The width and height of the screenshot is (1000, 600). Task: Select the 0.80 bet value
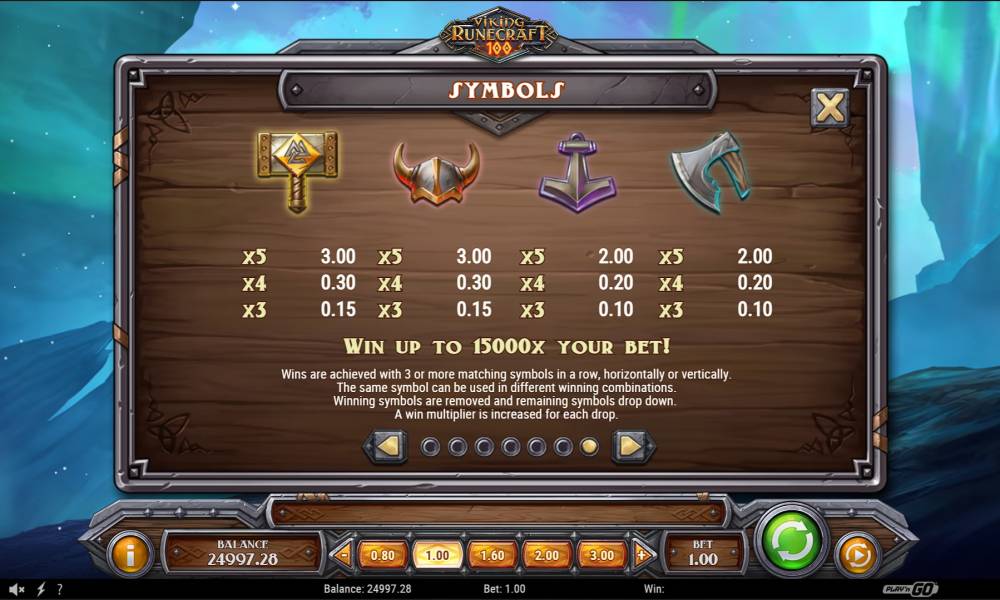pos(382,554)
